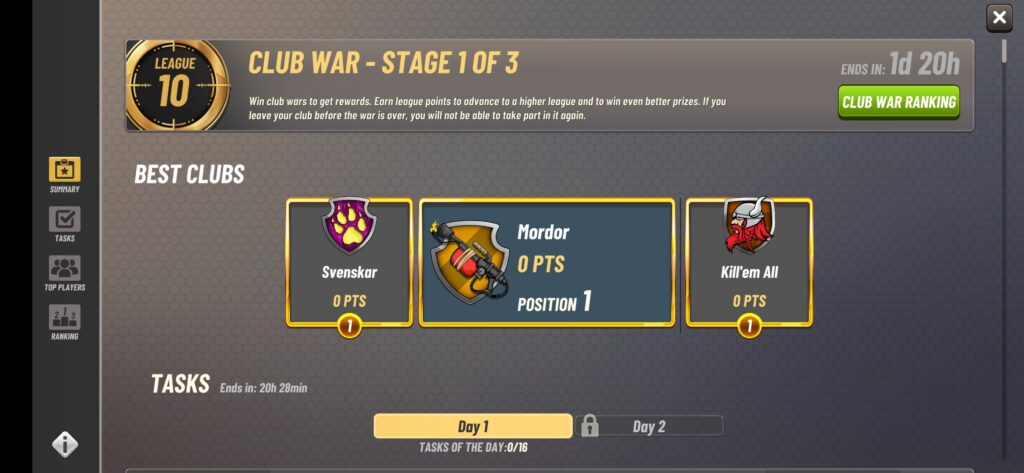Go to the Ranking sidebar tab

[x=65, y=321]
